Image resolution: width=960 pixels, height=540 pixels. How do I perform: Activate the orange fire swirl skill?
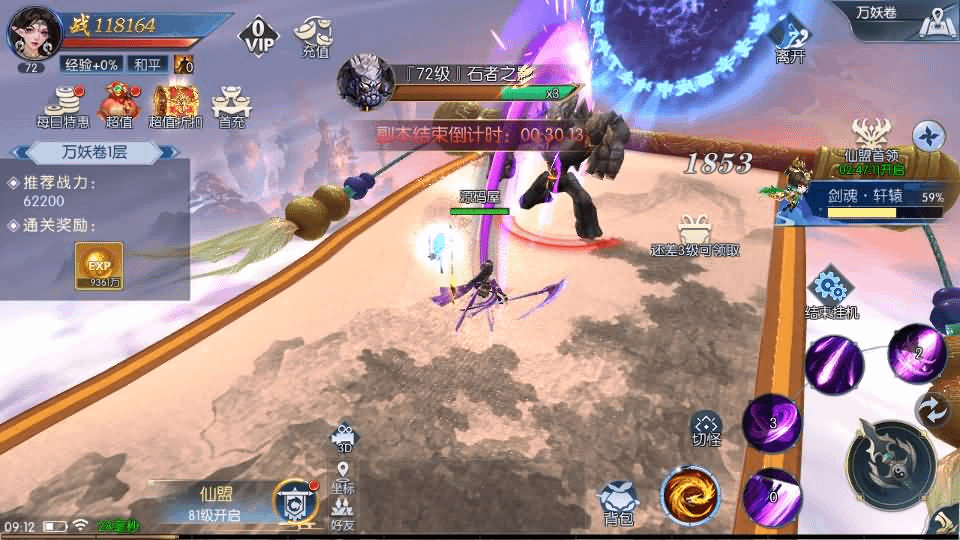pos(691,495)
